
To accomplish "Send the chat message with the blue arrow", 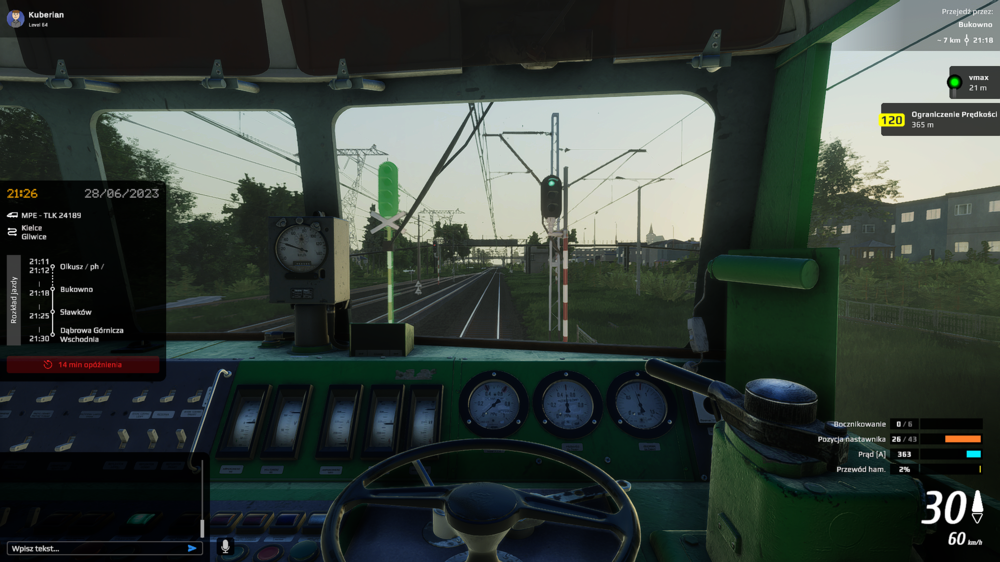I will point(192,548).
